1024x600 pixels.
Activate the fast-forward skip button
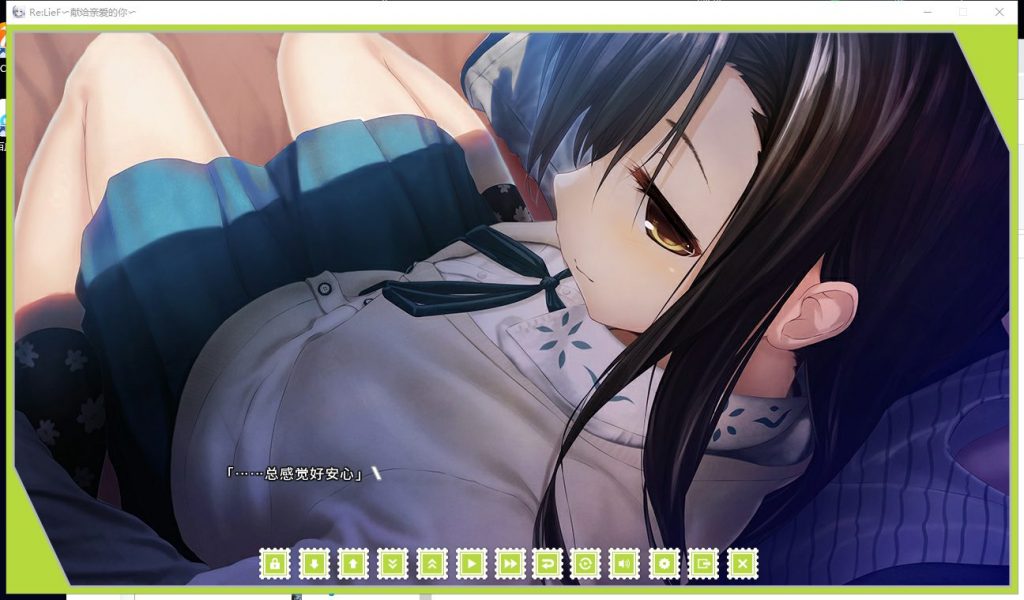click(x=509, y=564)
